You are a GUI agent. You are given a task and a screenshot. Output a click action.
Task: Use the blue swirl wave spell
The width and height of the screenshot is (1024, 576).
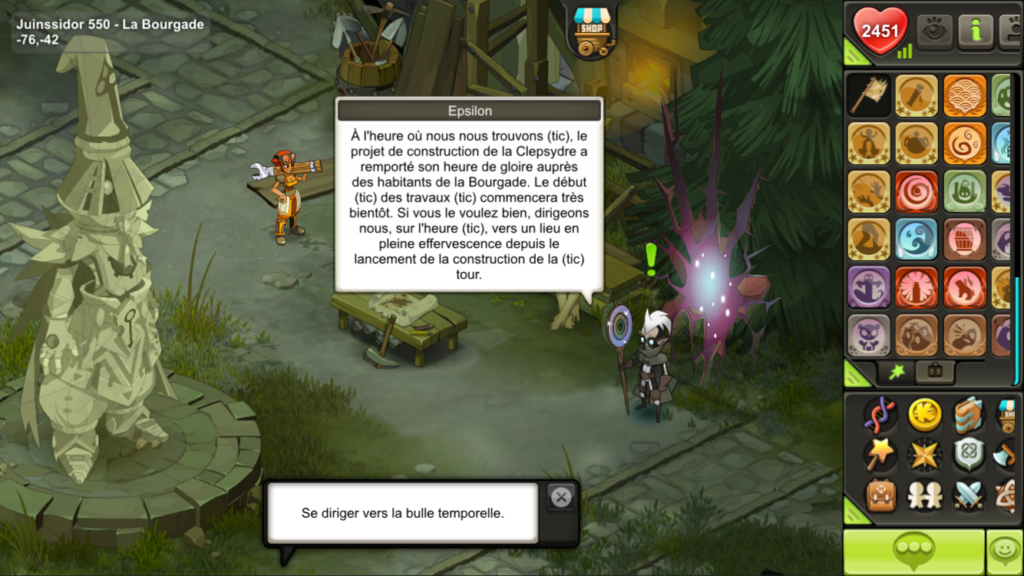917,239
